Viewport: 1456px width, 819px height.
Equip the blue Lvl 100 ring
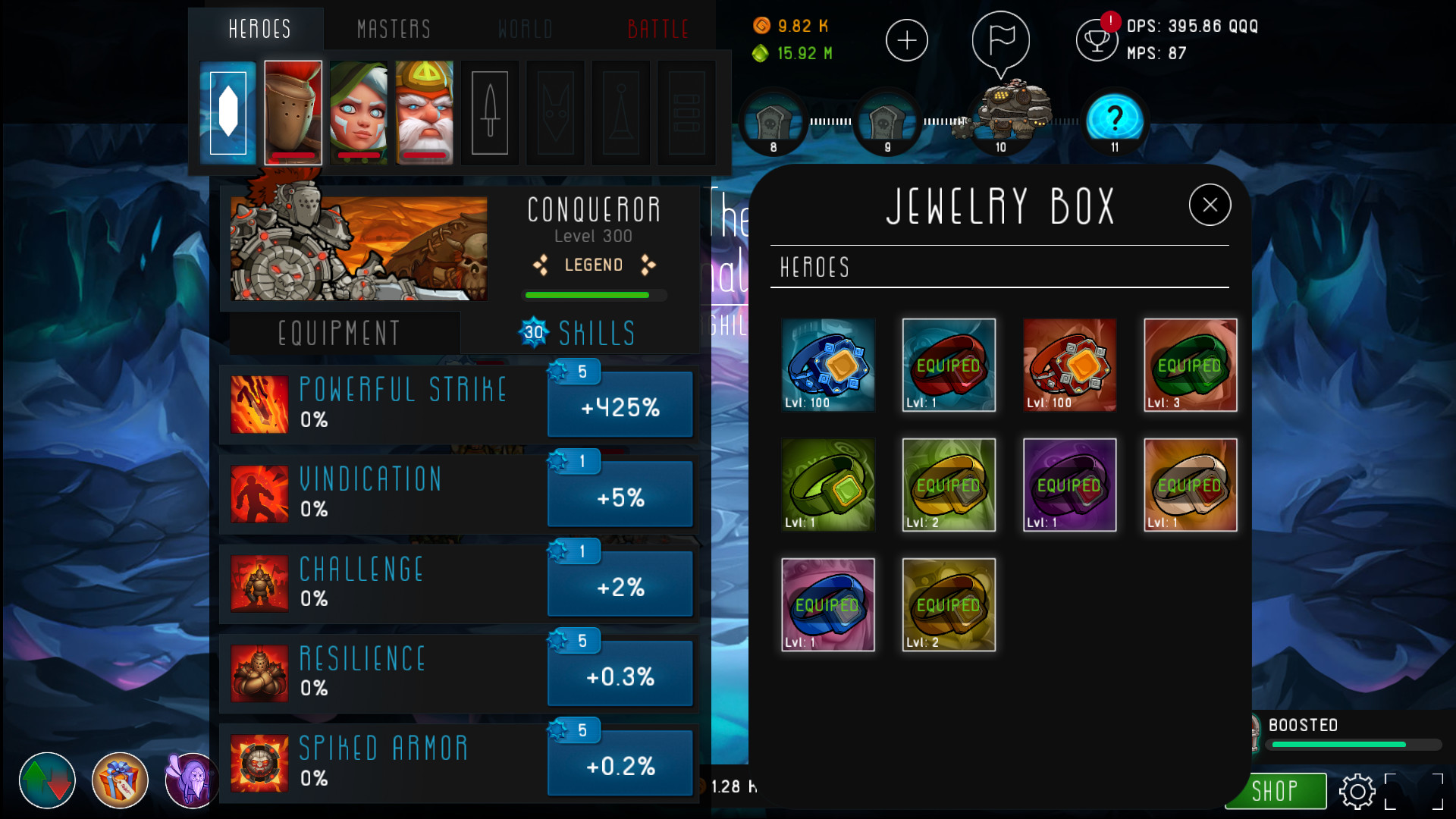click(x=828, y=365)
